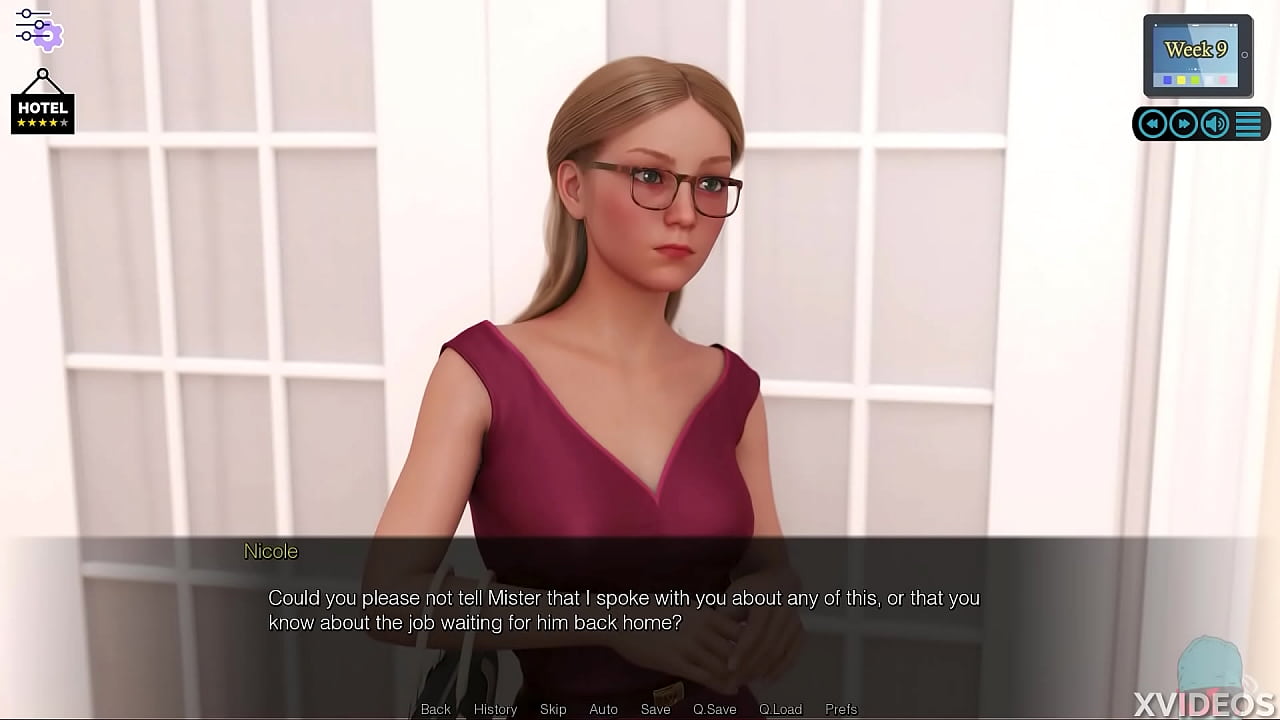Click the fast-forward arrow button
Viewport: 1280px width, 720px height.
coord(1183,124)
